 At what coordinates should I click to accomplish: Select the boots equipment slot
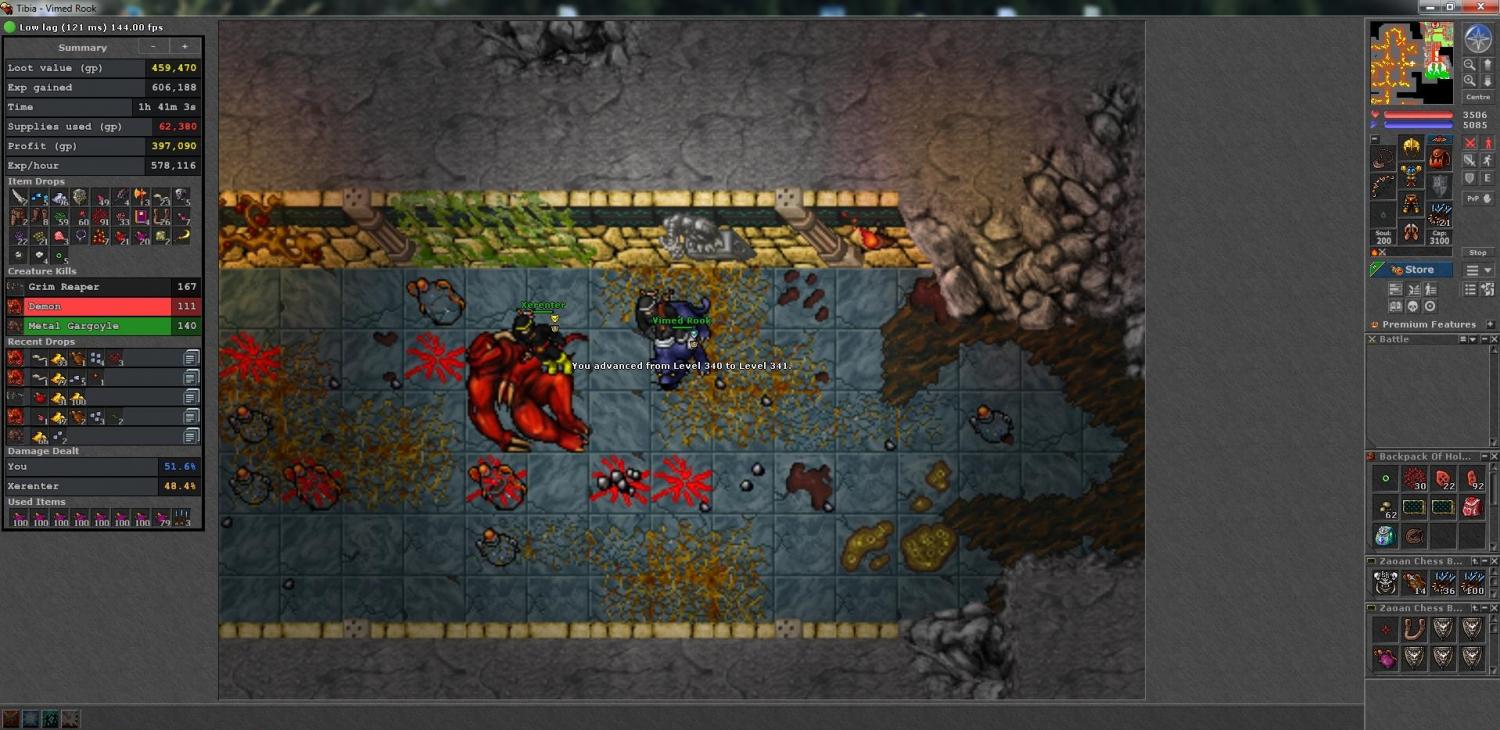click(x=1411, y=233)
